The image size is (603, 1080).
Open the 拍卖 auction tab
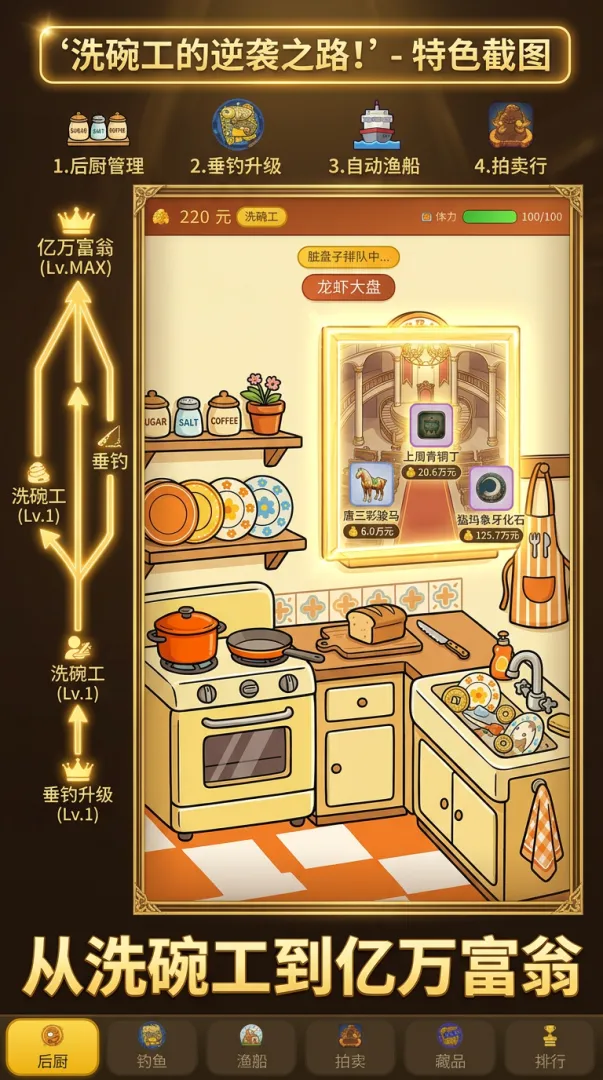(350, 1046)
